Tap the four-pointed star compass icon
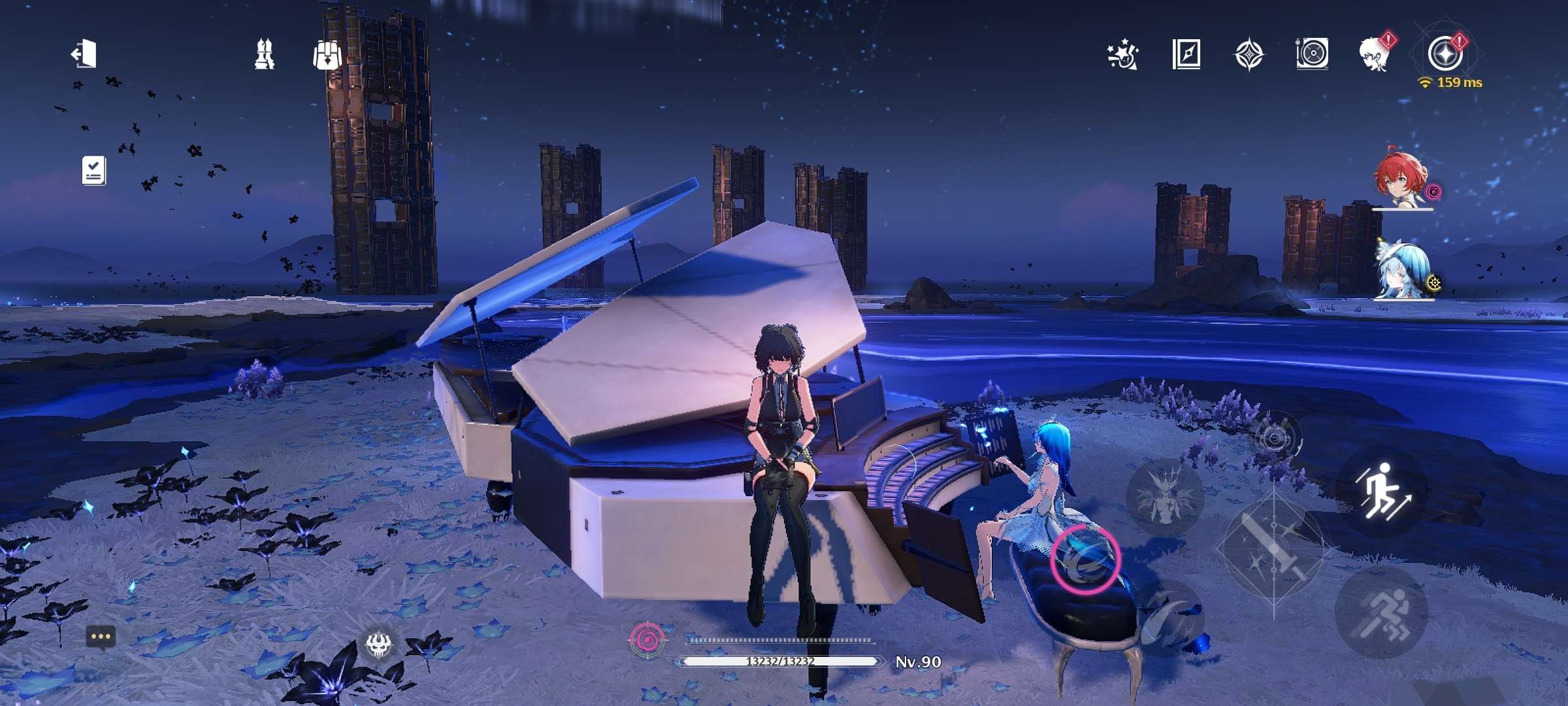The width and height of the screenshot is (1568, 706). point(1249,54)
